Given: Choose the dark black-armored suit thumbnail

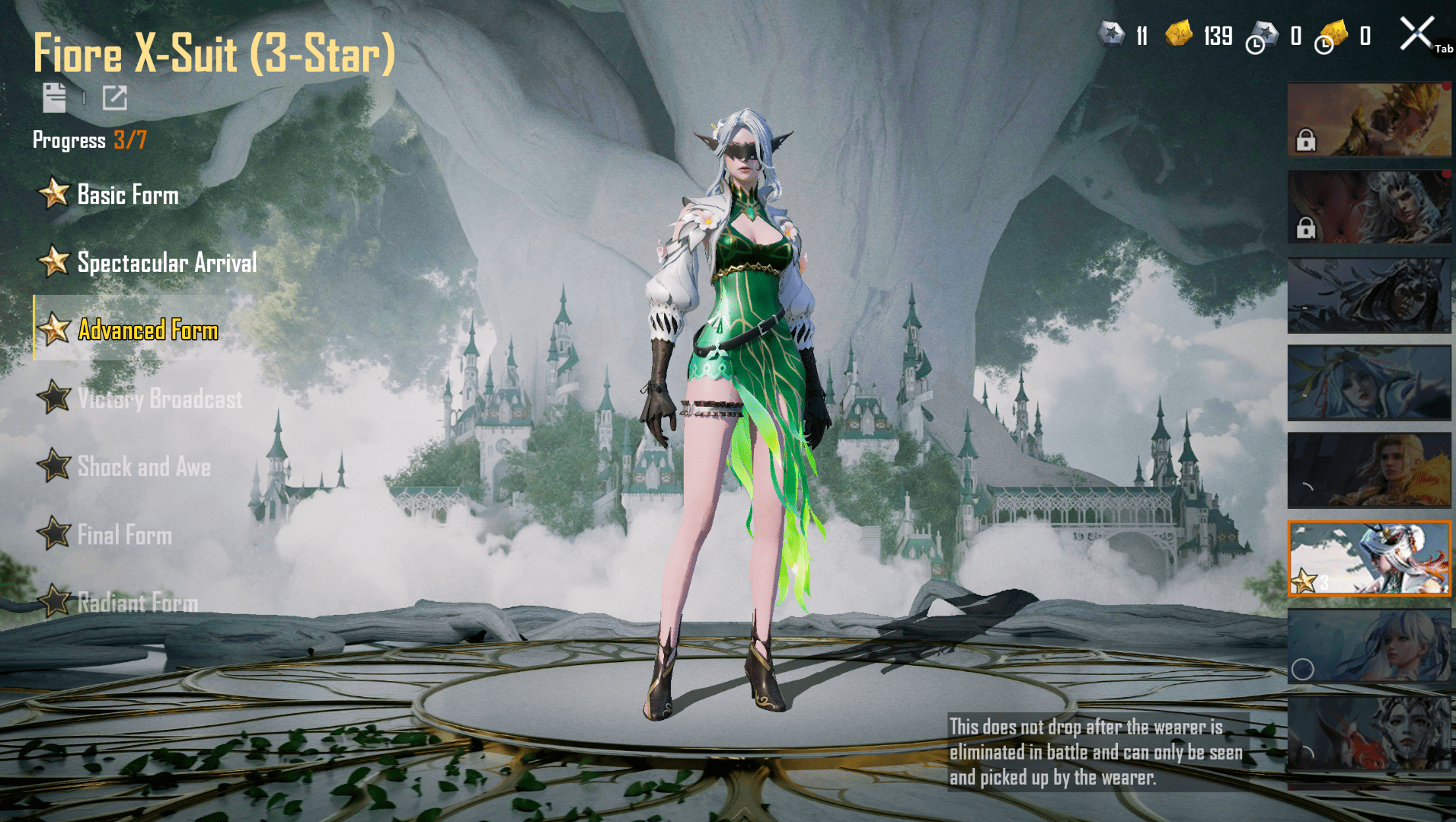Looking at the screenshot, I should (x=1368, y=295).
